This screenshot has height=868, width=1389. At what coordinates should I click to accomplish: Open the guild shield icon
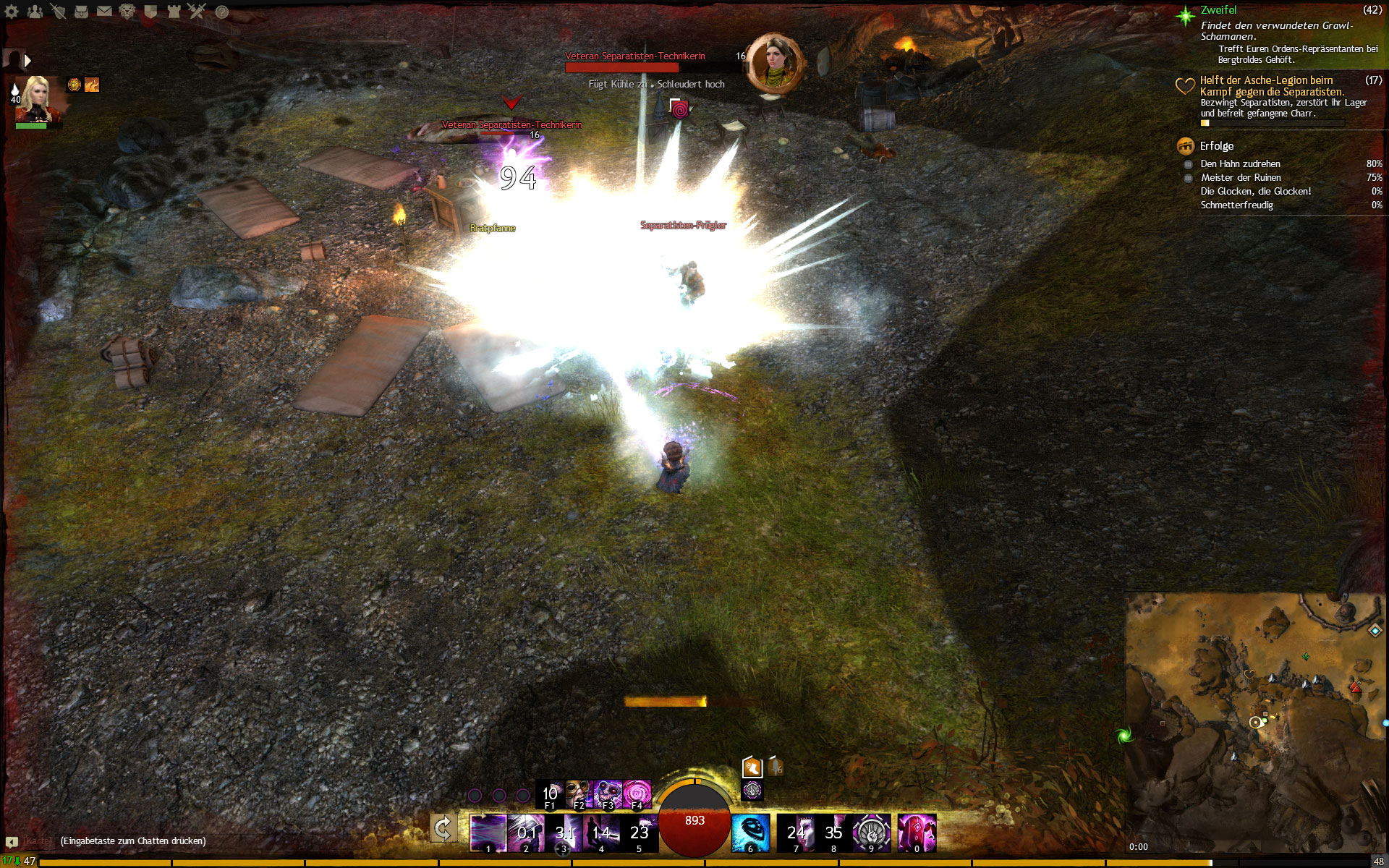point(150,11)
